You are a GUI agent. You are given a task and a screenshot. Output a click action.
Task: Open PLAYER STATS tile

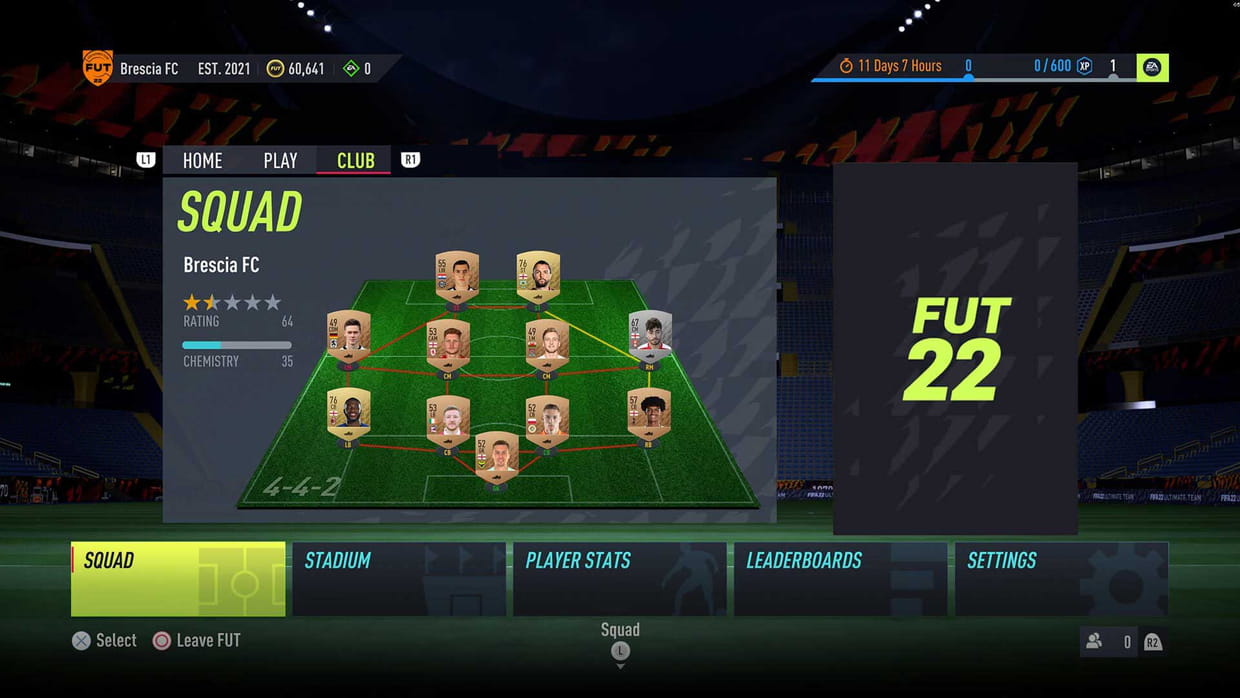tap(620, 578)
